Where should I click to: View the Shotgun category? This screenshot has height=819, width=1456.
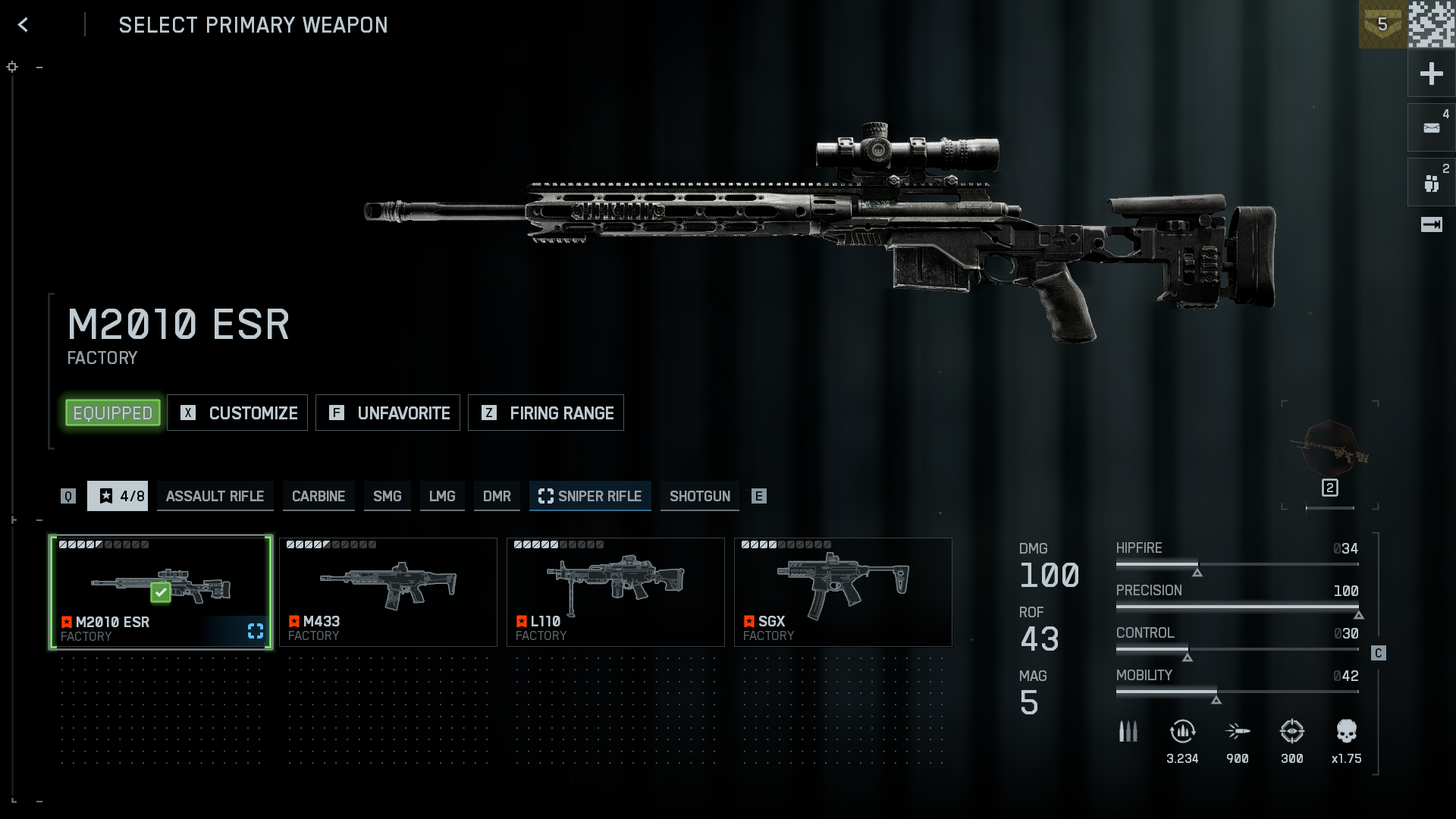699,496
